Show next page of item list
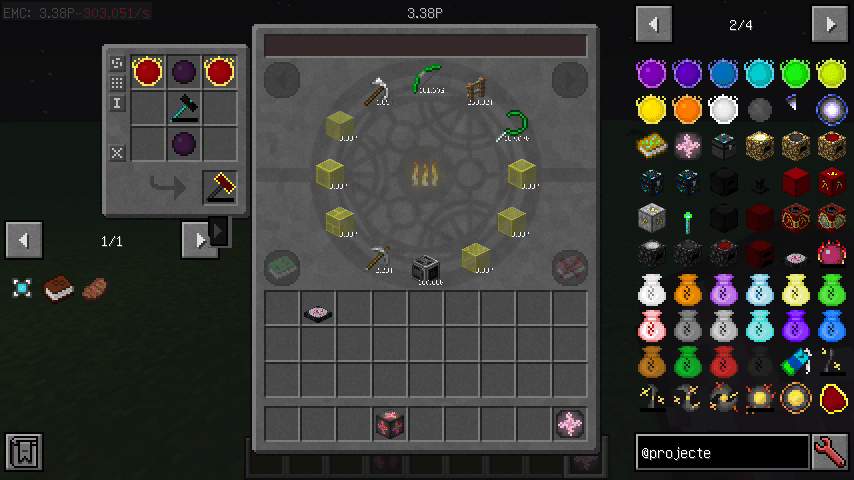 click(830, 24)
